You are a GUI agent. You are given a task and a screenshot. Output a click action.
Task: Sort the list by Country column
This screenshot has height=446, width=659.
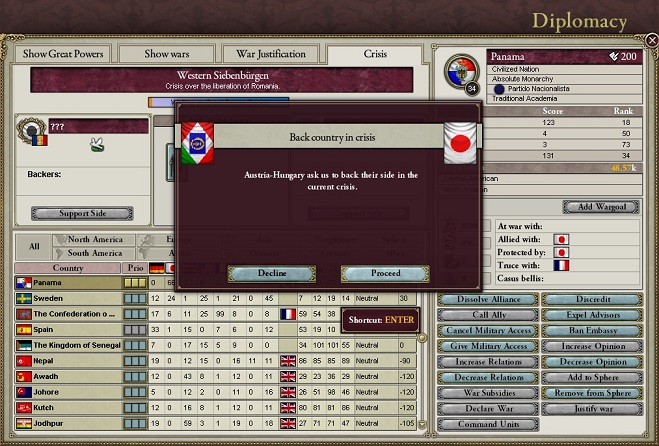pos(68,268)
